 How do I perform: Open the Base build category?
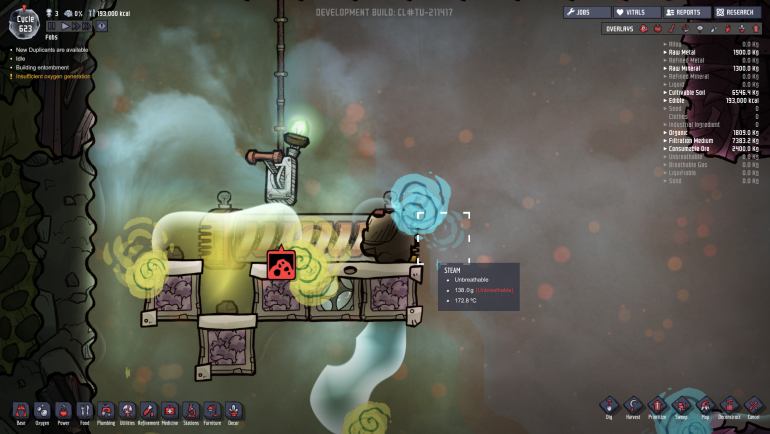point(20,410)
